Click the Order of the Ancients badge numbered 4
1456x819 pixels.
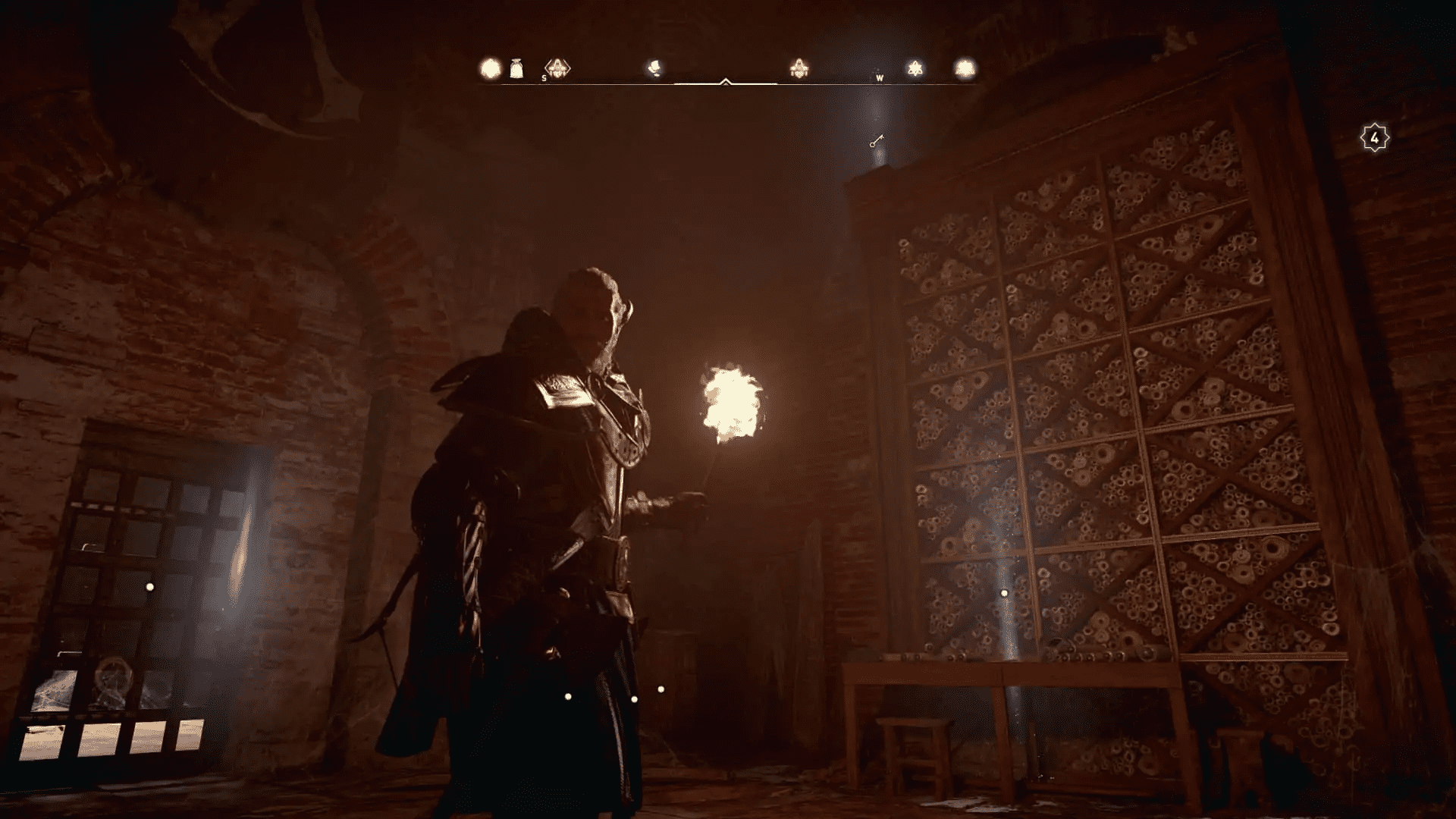1373,137
